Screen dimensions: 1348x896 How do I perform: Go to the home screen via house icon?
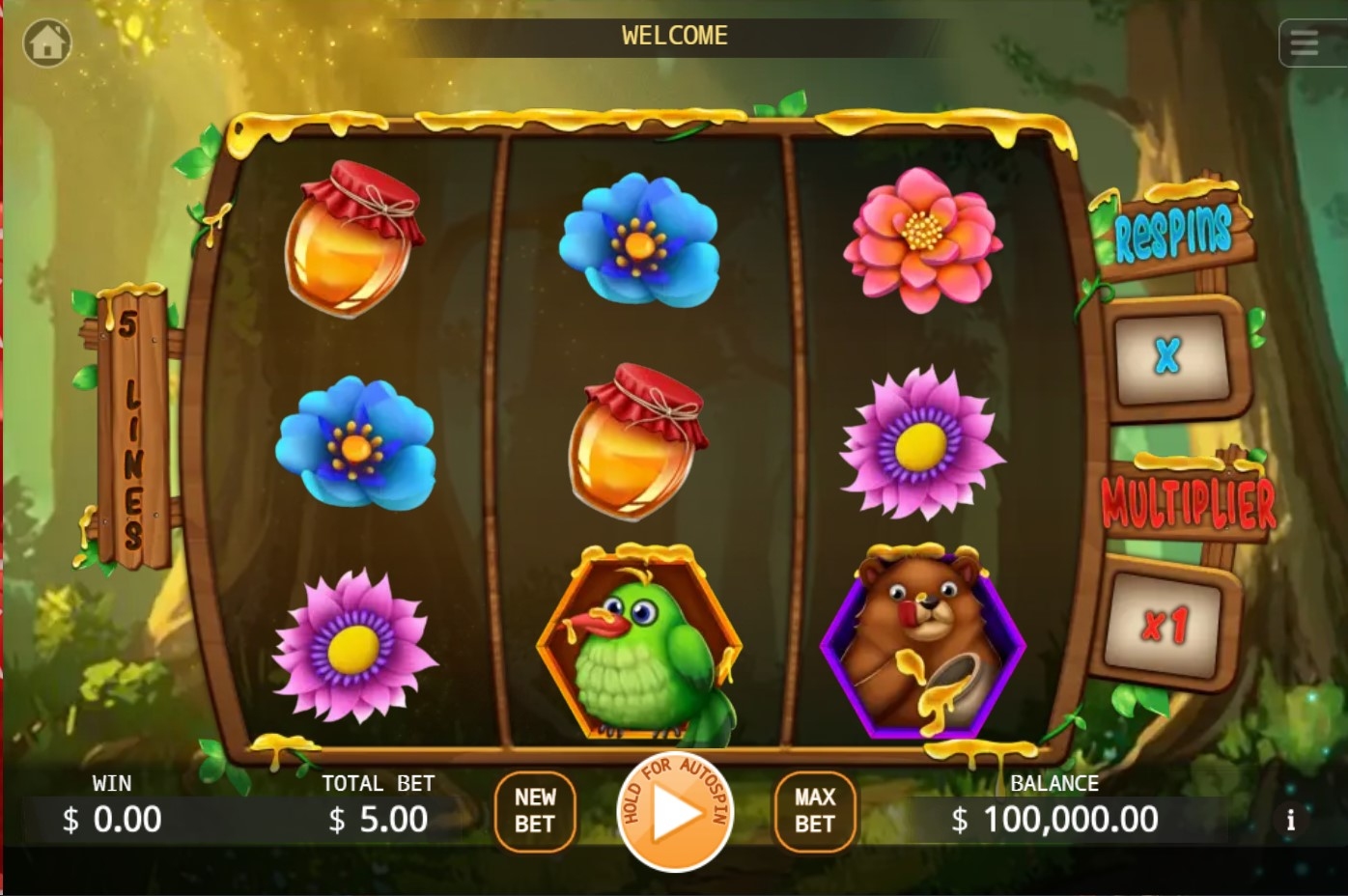(x=47, y=42)
